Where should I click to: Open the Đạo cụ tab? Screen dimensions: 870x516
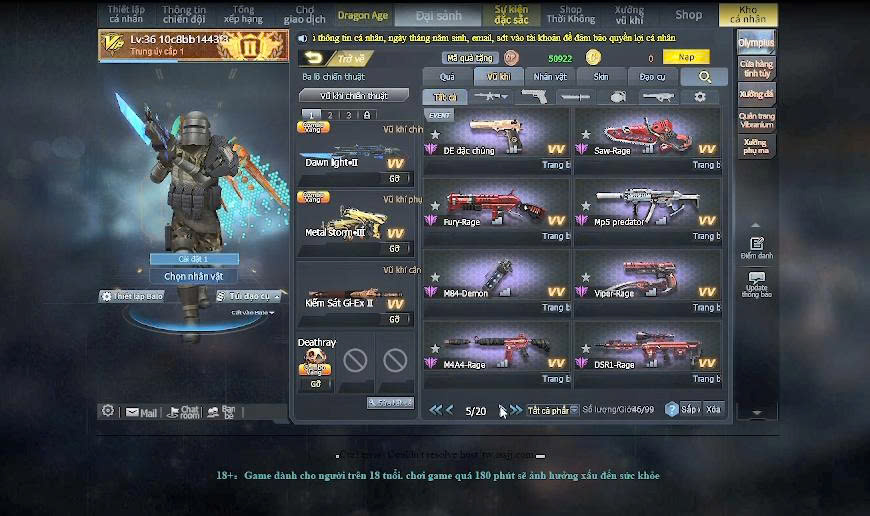[652, 77]
